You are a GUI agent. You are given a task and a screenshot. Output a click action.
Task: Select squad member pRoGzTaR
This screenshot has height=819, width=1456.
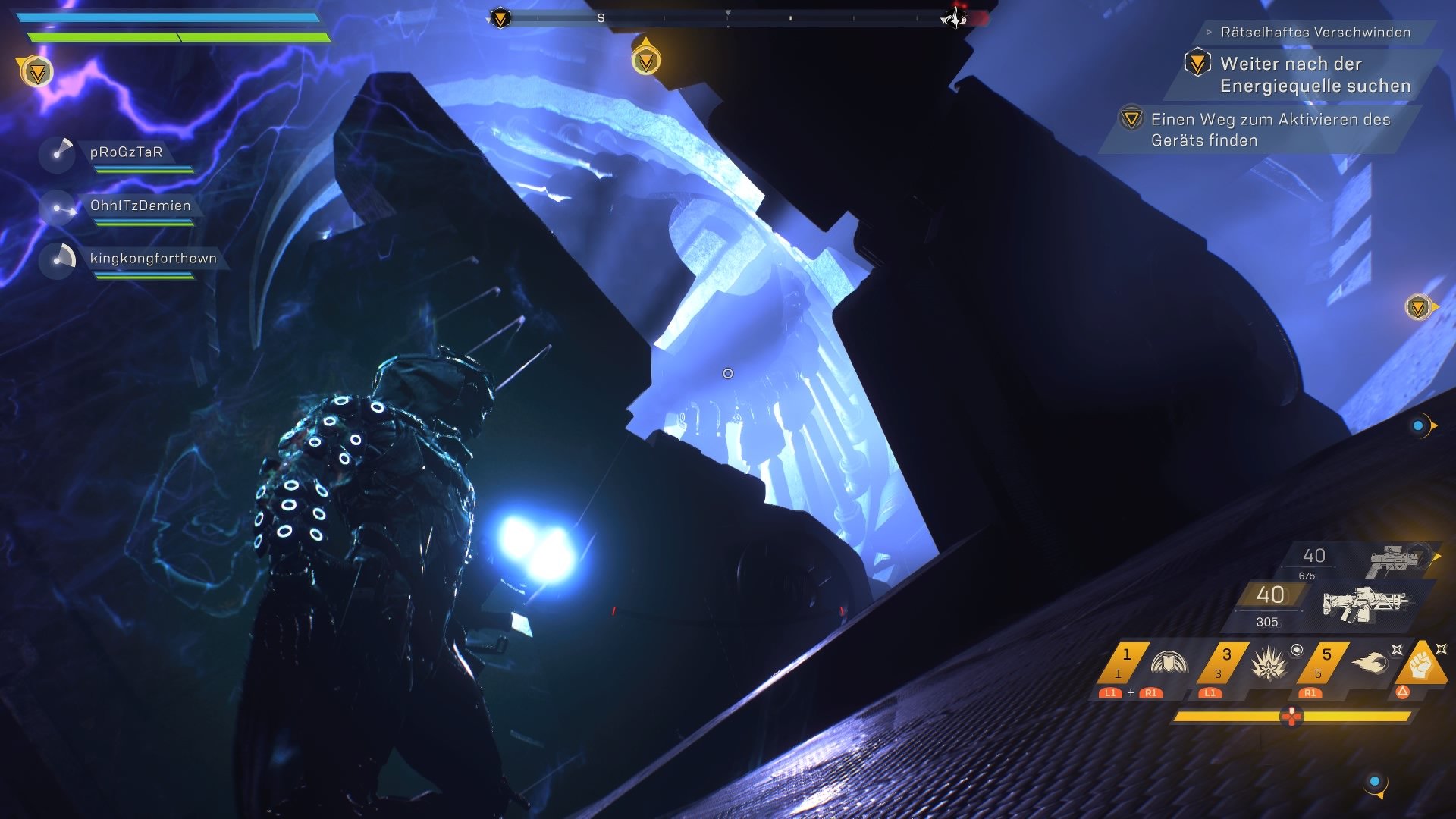point(126,152)
